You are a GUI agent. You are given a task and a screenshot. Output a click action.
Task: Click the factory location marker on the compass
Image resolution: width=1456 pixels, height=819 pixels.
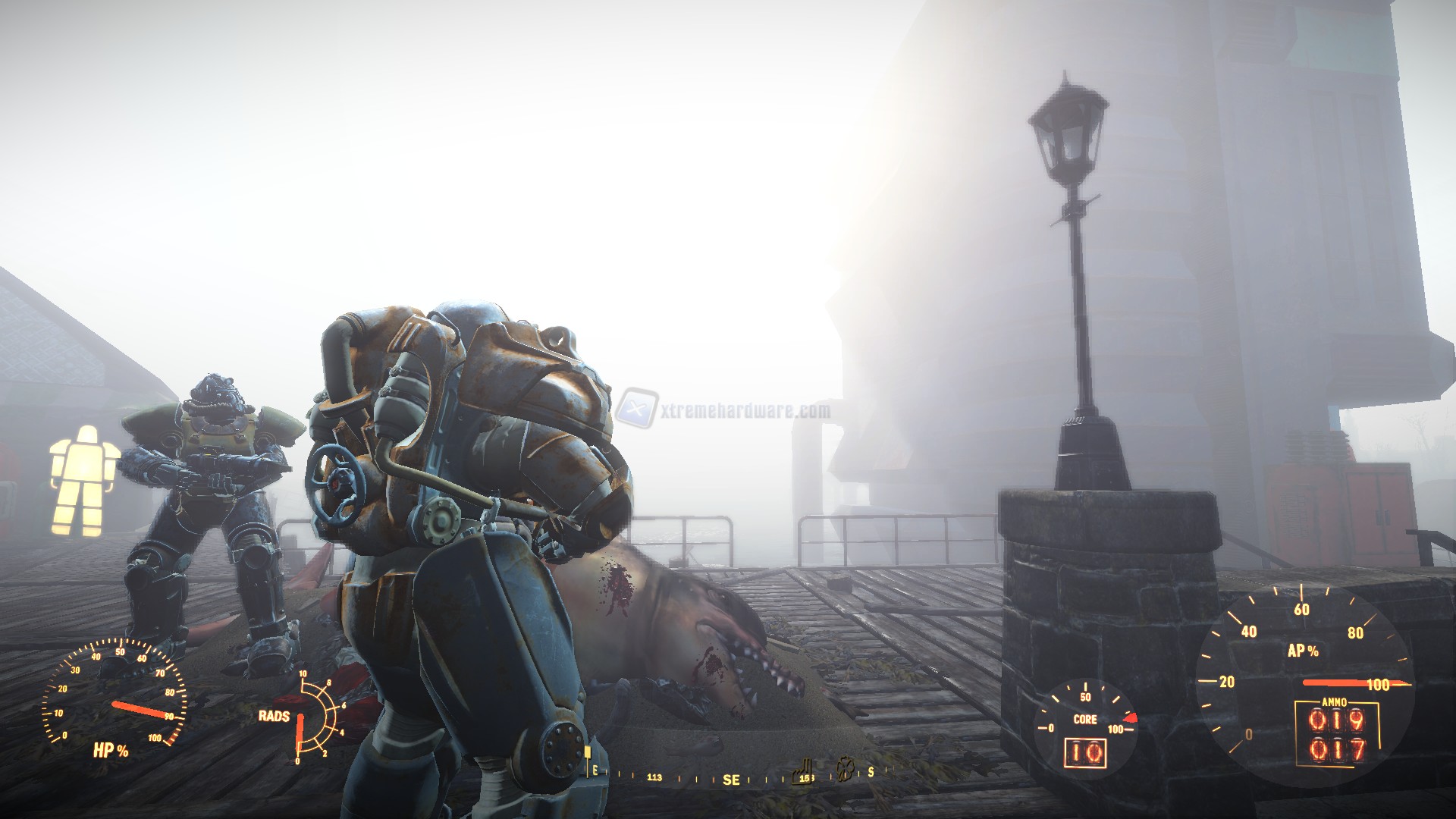click(x=802, y=772)
